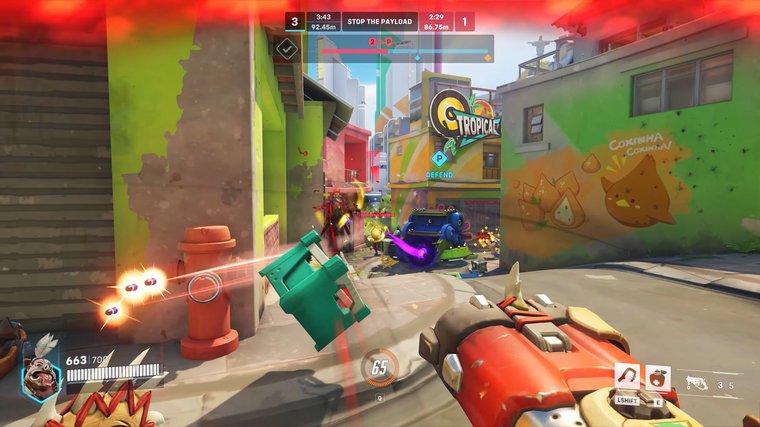760x427 pixels.
Task: Select Mauga's hero portrait
Action: click(41, 379)
